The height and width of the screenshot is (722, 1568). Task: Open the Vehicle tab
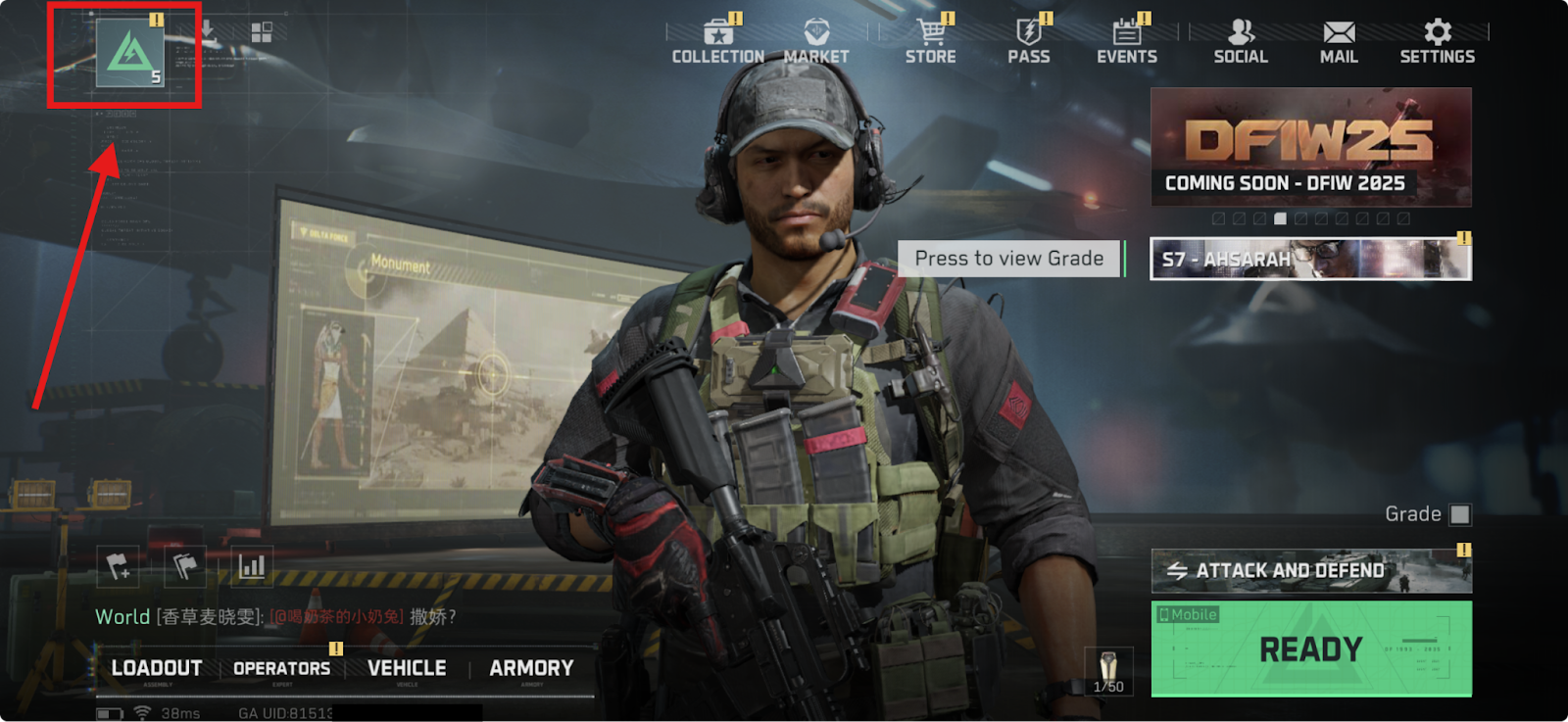pos(407,668)
